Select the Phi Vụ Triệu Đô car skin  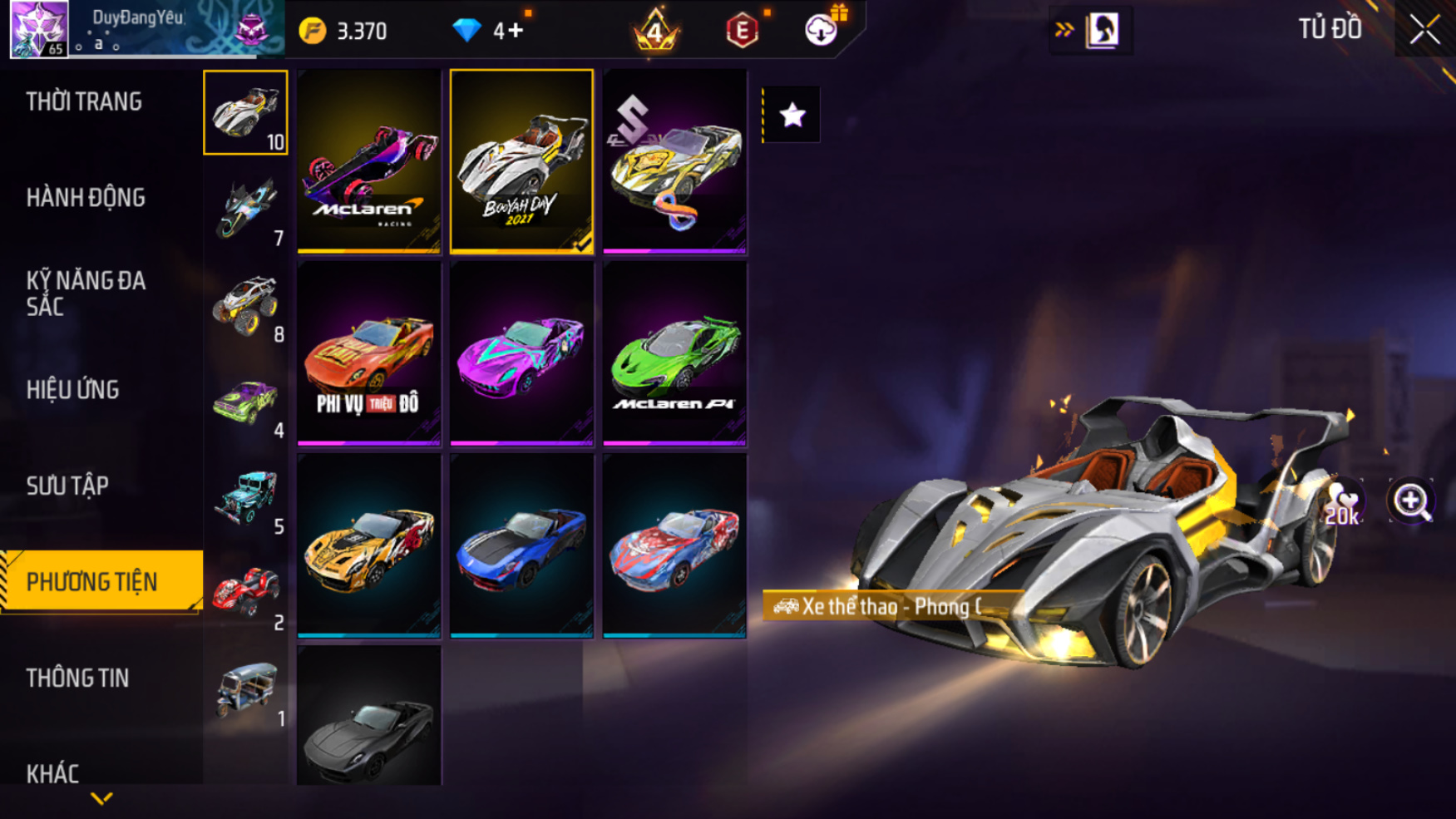pyautogui.click(x=369, y=353)
